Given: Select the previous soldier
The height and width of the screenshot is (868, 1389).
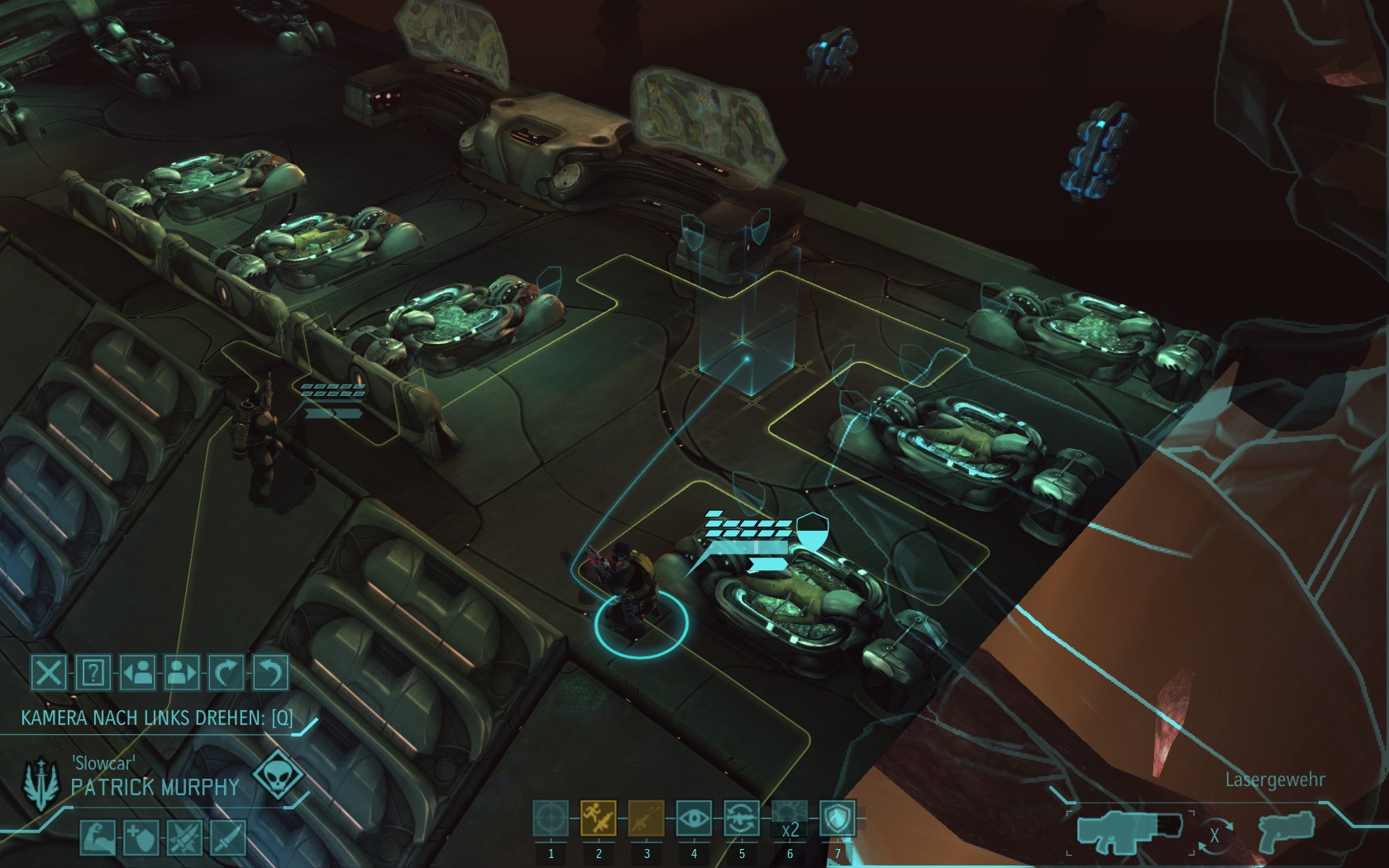Looking at the screenshot, I should point(137,673).
